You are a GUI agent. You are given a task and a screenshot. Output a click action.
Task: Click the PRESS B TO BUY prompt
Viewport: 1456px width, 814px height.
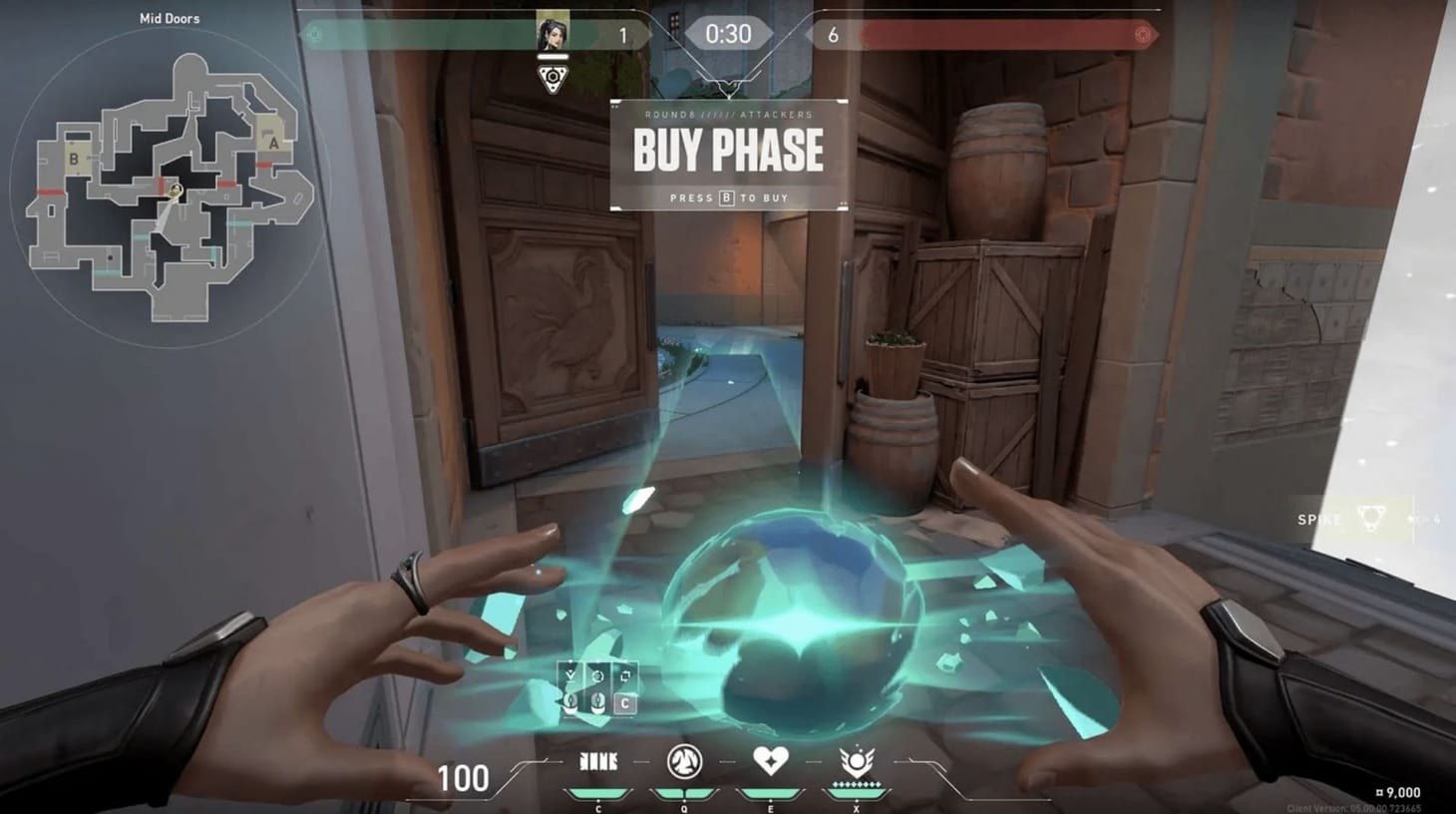click(727, 198)
